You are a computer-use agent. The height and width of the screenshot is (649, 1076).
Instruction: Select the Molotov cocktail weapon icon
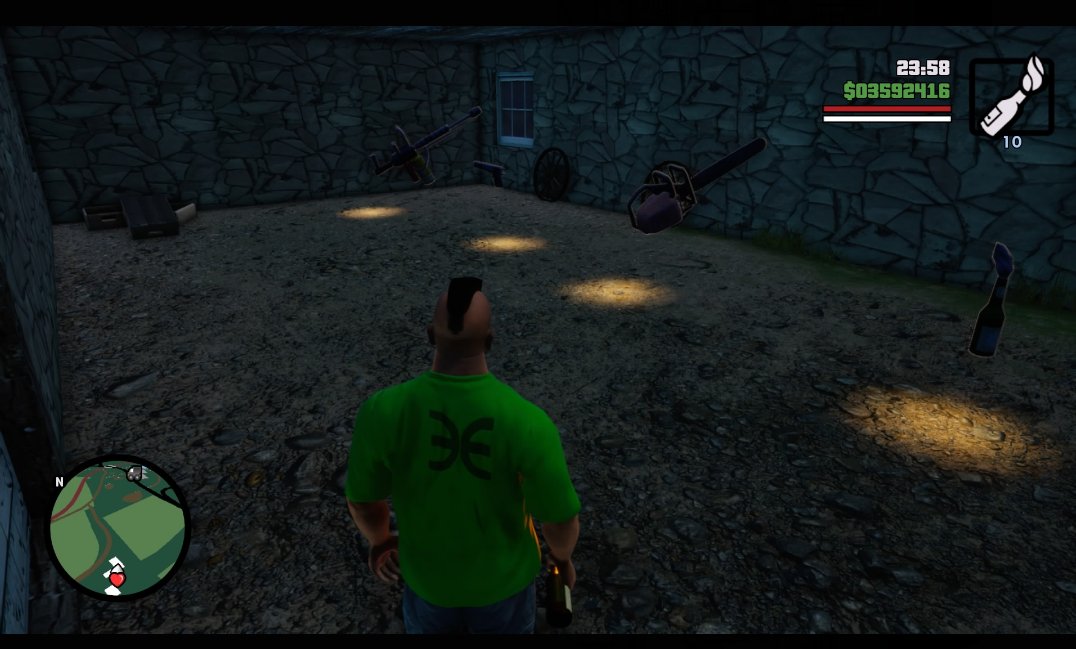pos(1011,96)
